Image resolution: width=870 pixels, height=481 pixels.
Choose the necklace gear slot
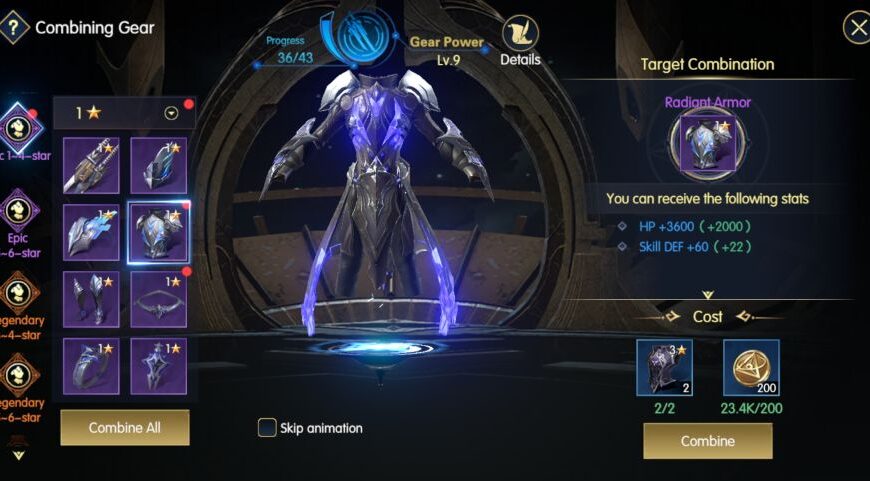point(159,299)
